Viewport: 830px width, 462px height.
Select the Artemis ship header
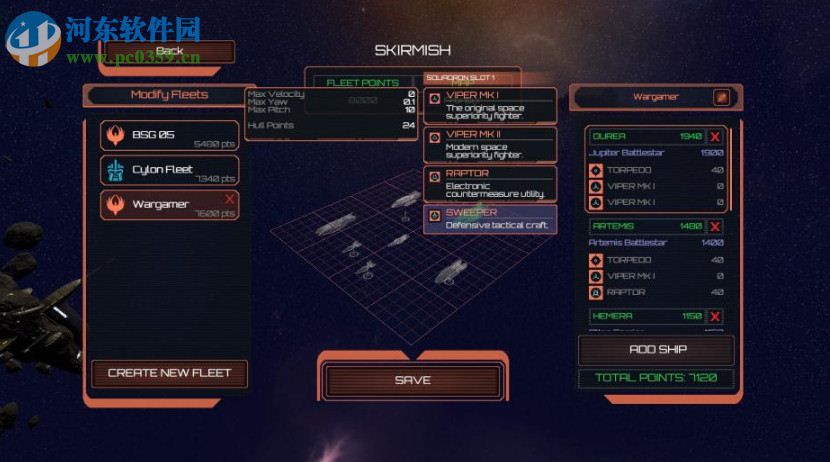point(644,226)
